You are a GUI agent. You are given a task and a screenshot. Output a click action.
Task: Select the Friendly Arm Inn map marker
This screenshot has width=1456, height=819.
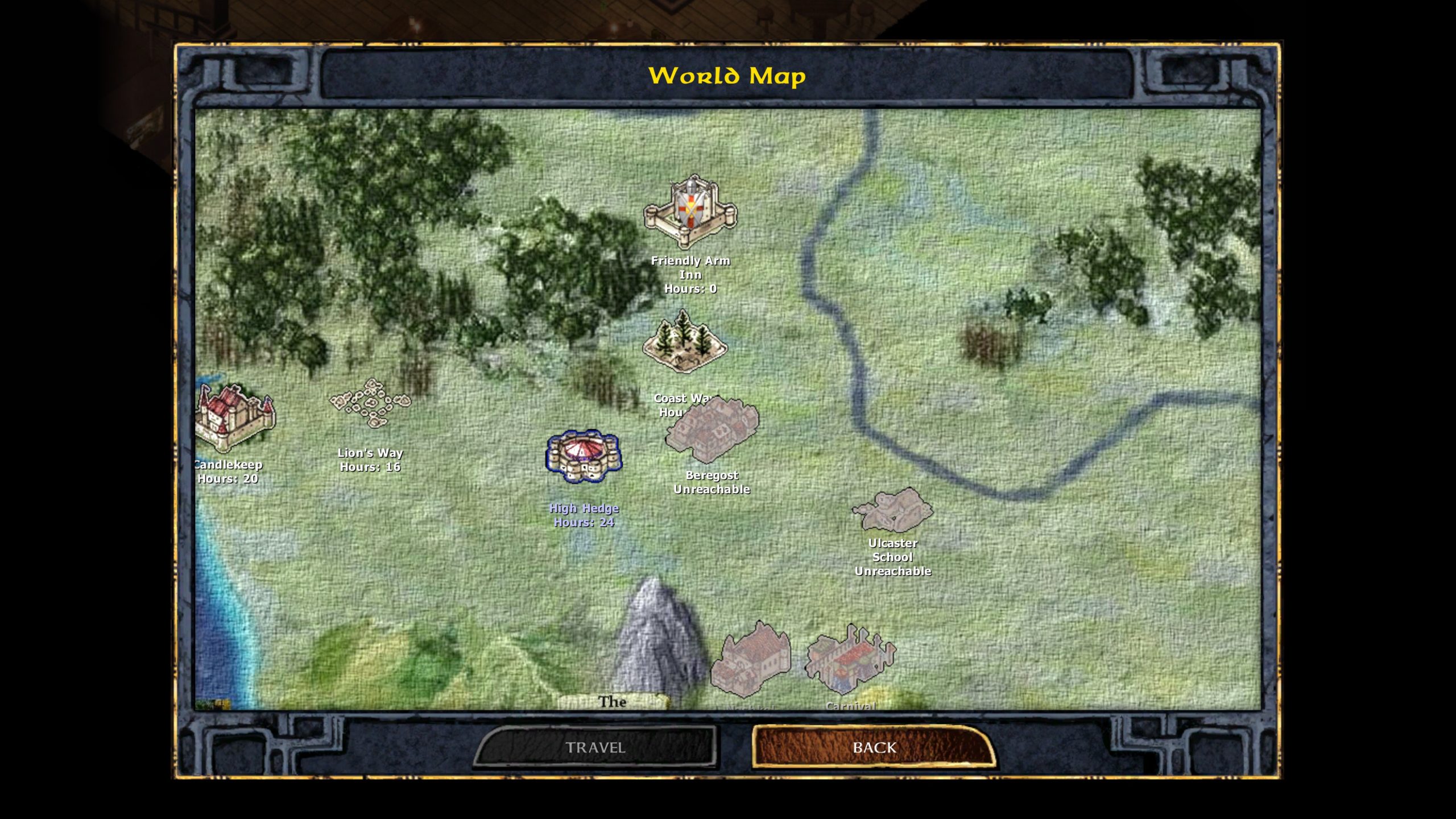point(690,211)
